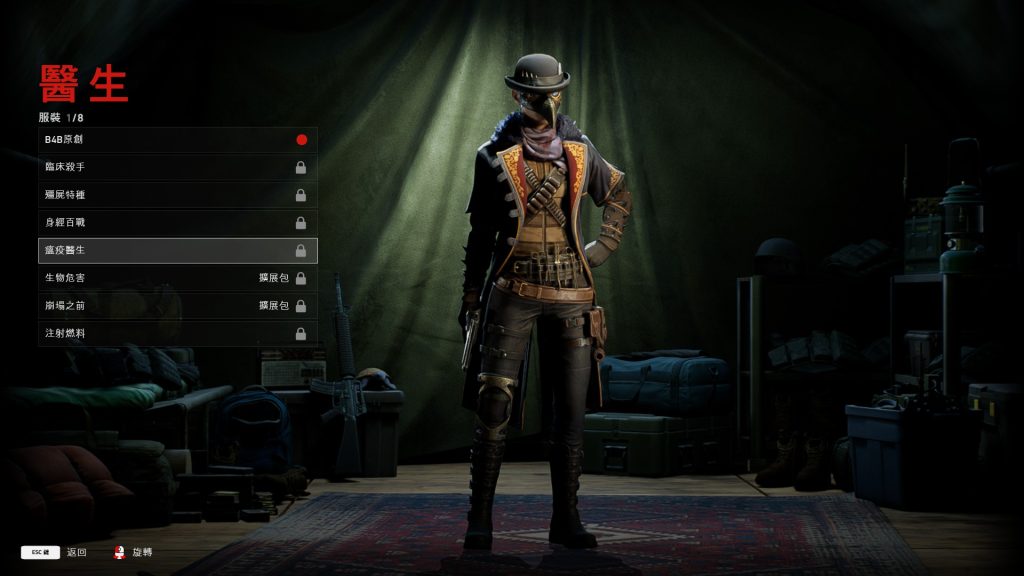The image size is (1024, 576).
Task: Pick the 獵屍特種 outfit entry
Action: [178, 195]
